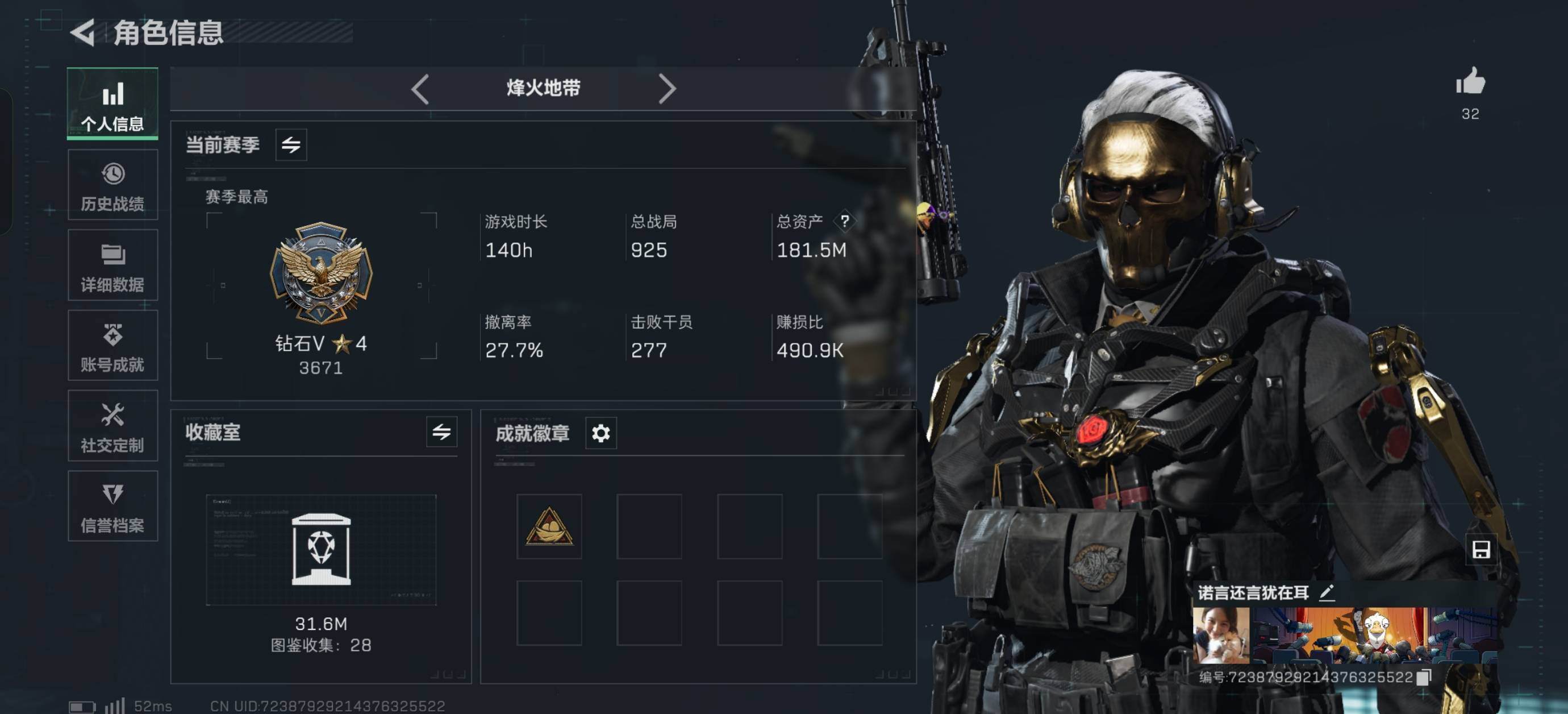Open the player avatar photo thumbnail

coord(1220,635)
